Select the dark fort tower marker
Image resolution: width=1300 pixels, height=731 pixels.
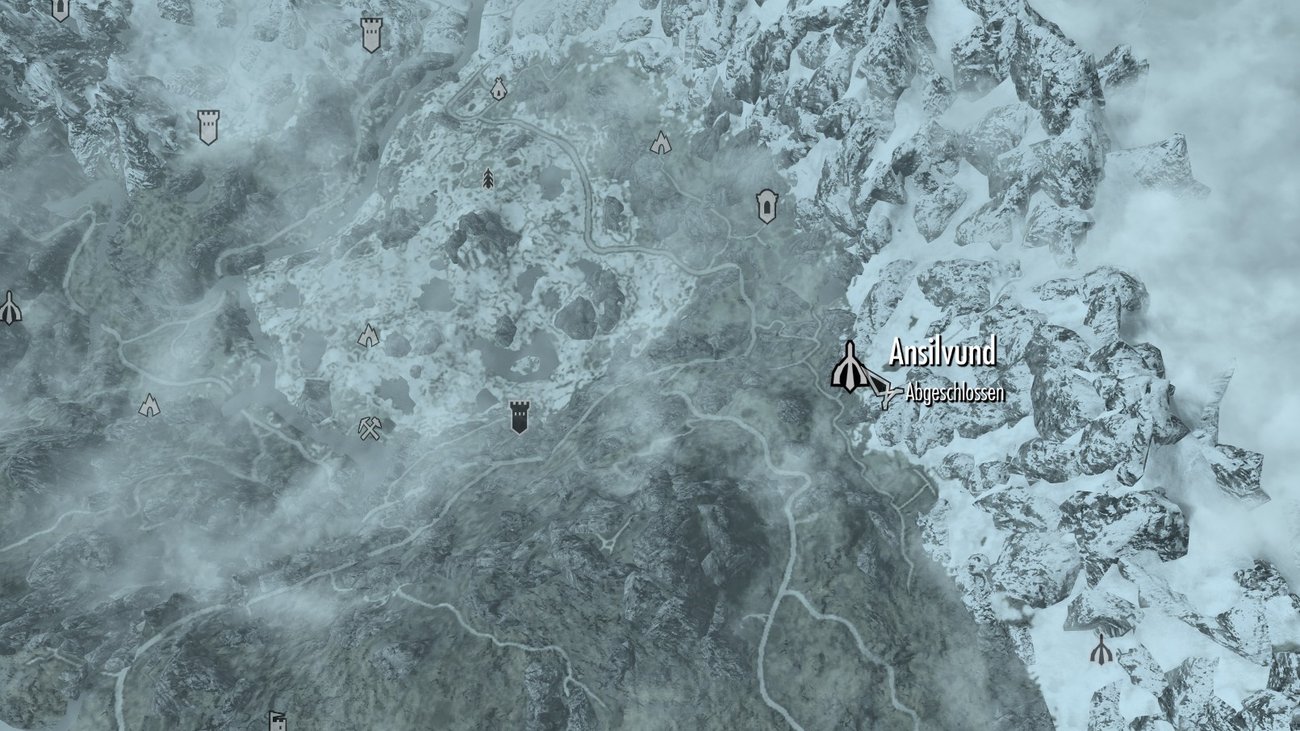click(520, 415)
